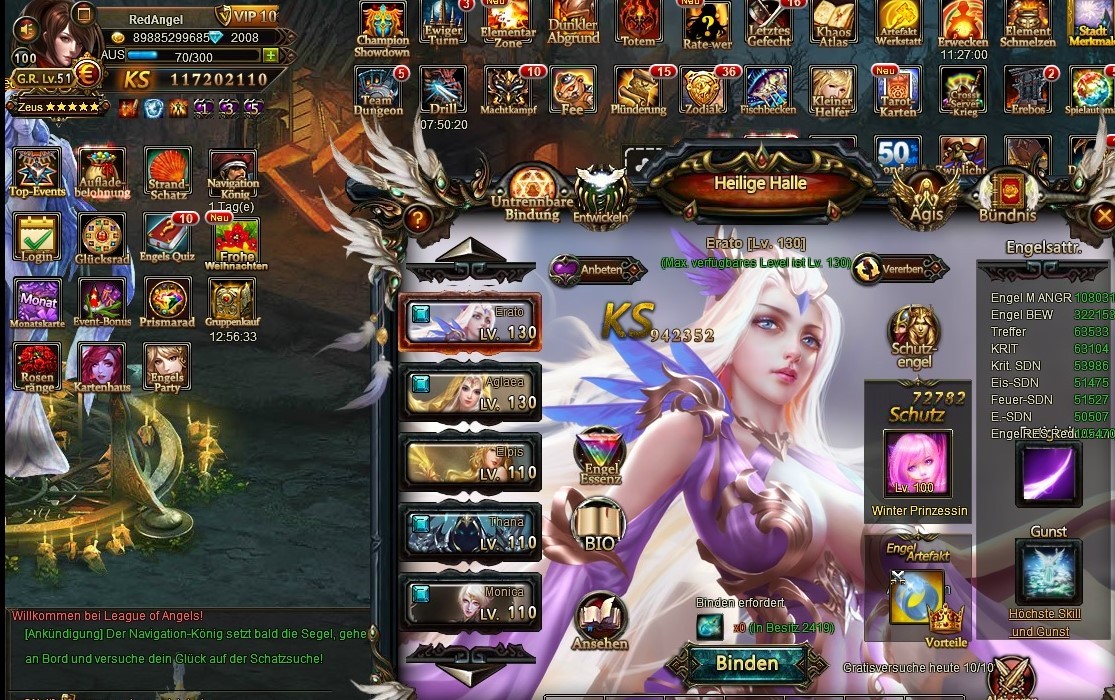Close the Heilige Halle window

pos(1103,215)
